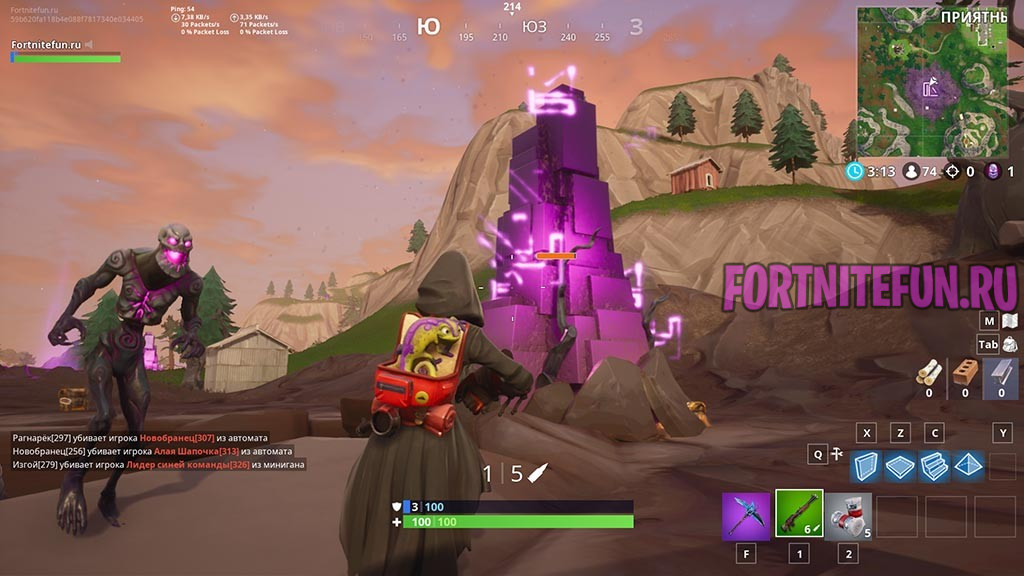Viewport: 1024px width, 576px height.
Task: Click the purple cube marker on minimap
Action: pyautogui.click(x=930, y=88)
